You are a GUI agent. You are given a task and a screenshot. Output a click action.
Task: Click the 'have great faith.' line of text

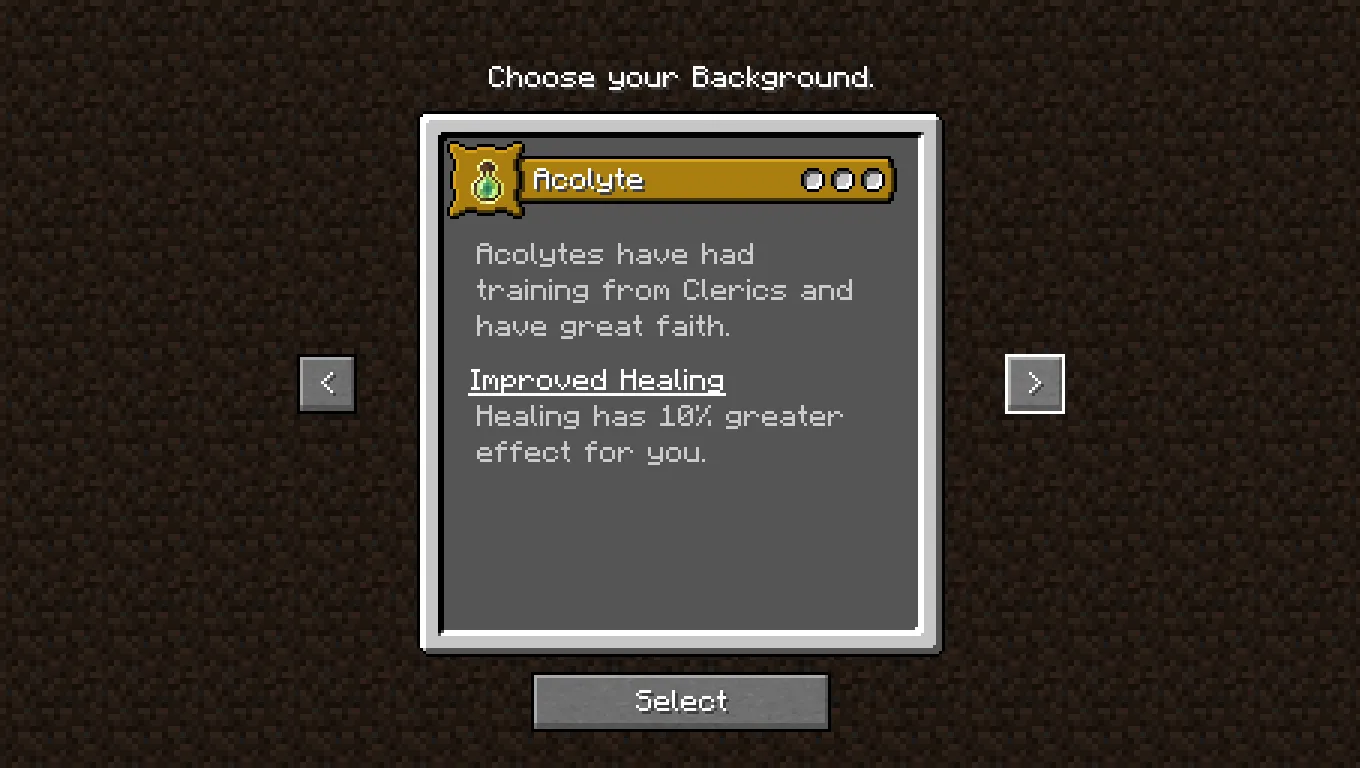(x=604, y=326)
